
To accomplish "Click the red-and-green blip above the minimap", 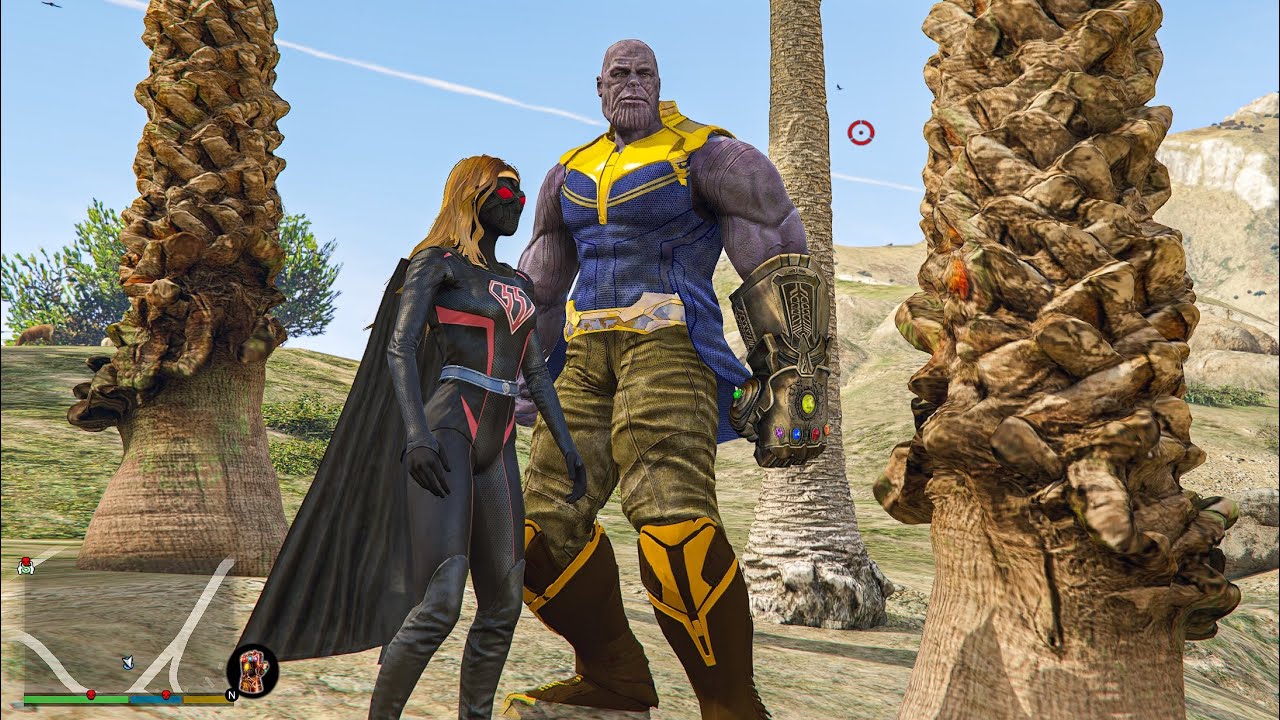I will (25, 566).
